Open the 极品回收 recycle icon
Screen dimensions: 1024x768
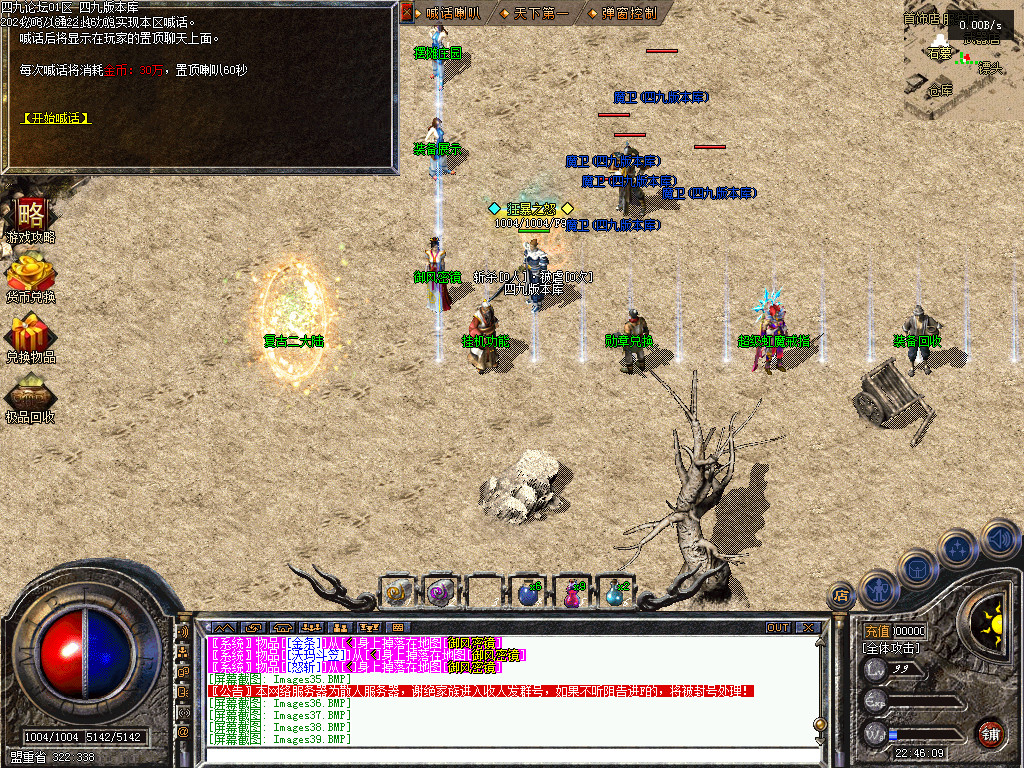pos(30,394)
